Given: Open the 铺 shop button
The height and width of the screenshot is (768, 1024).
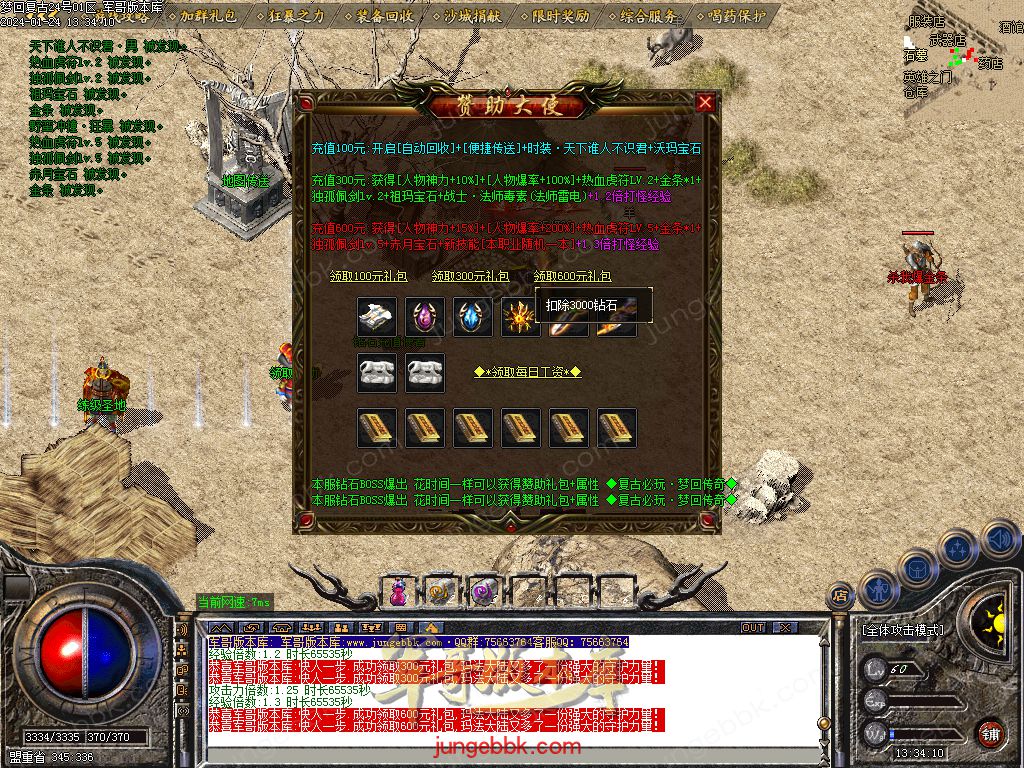Looking at the screenshot, I should (x=989, y=732).
